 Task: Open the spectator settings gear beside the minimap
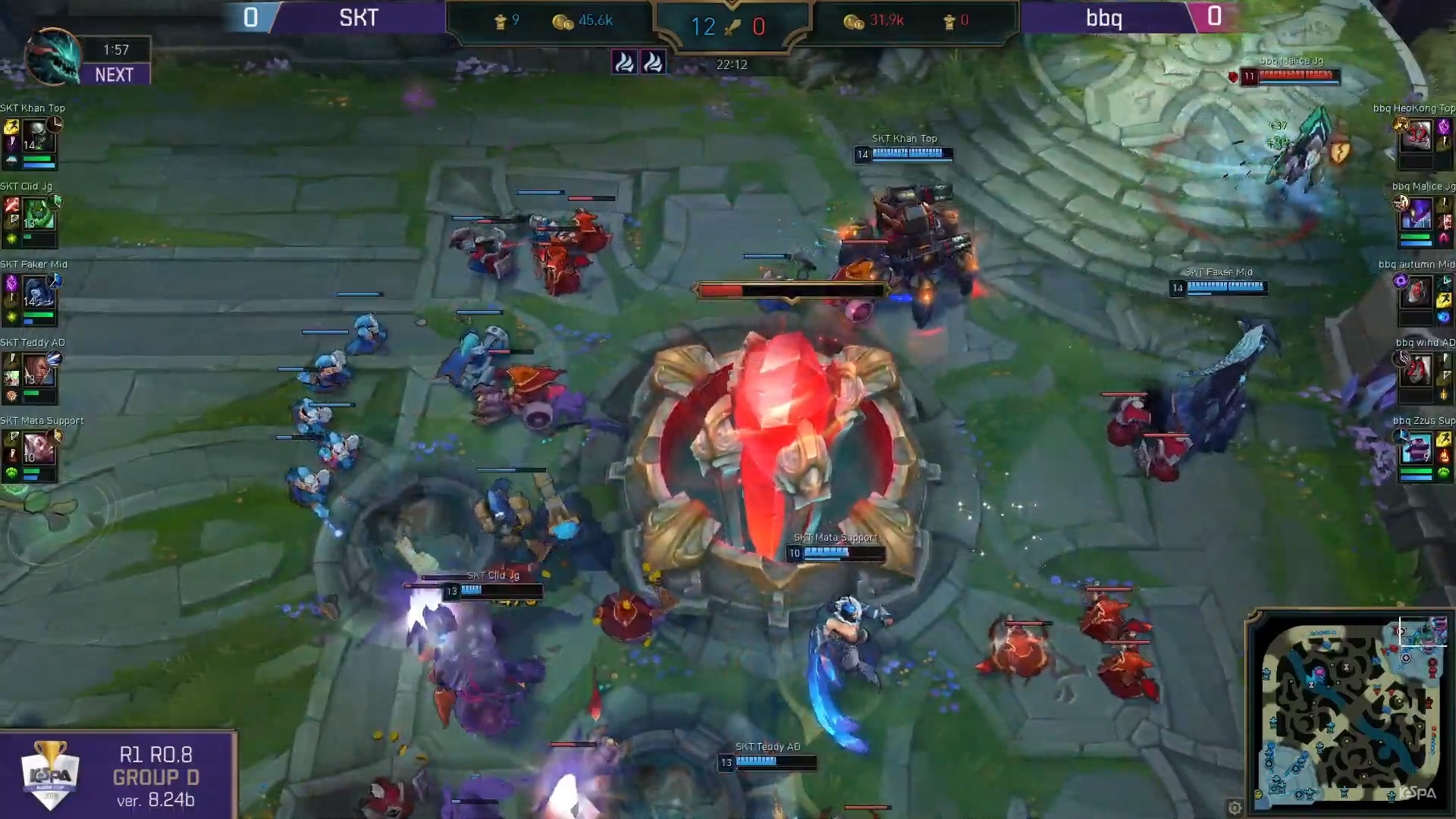pyautogui.click(x=1236, y=808)
